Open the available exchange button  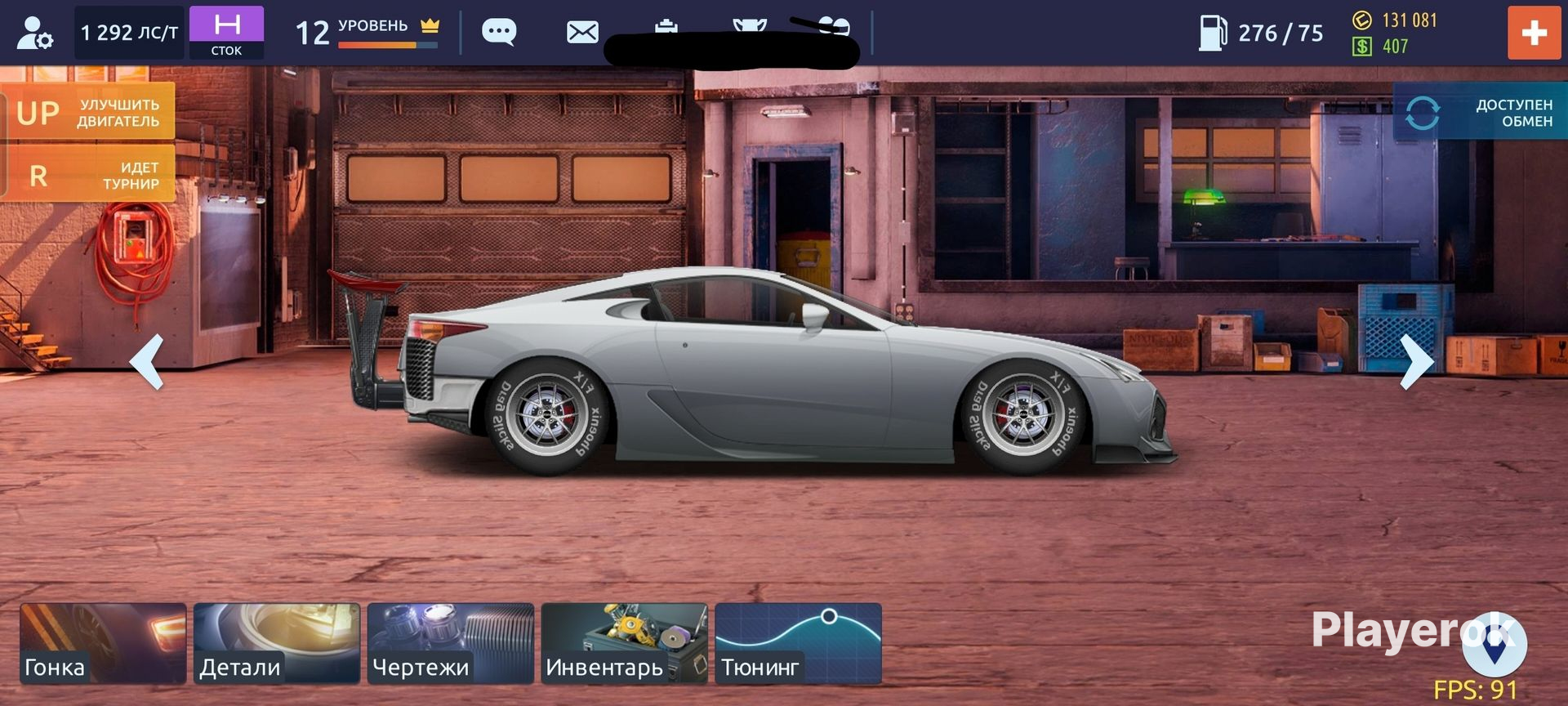click(x=1480, y=113)
